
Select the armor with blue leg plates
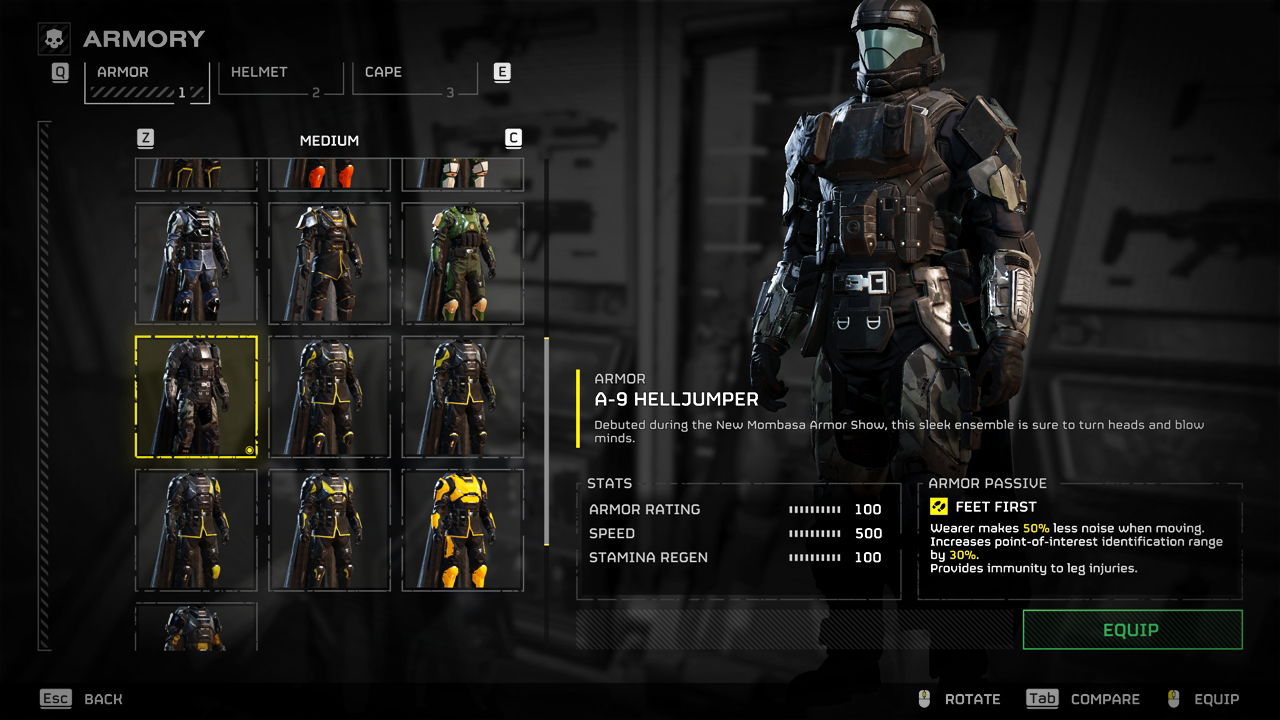click(196, 263)
